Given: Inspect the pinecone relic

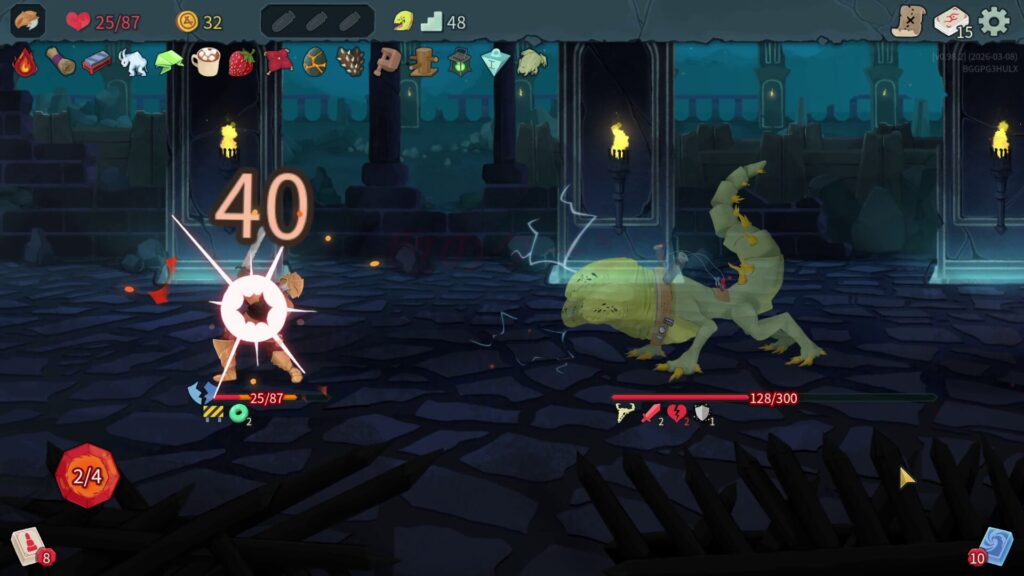Looking at the screenshot, I should pyautogui.click(x=350, y=61).
